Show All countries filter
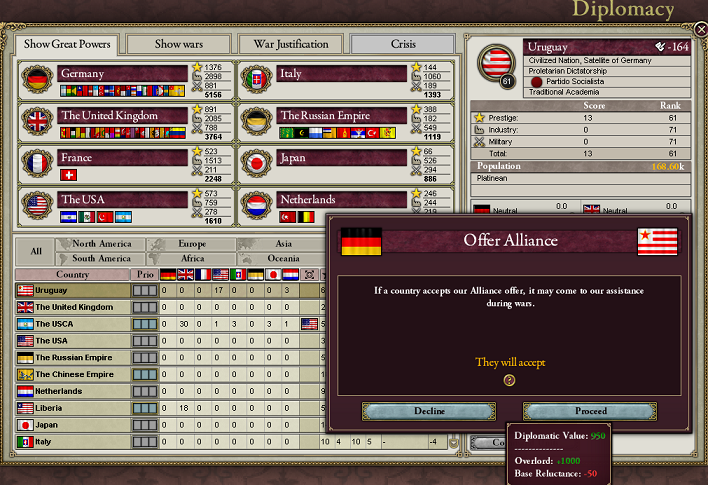 tap(36, 251)
